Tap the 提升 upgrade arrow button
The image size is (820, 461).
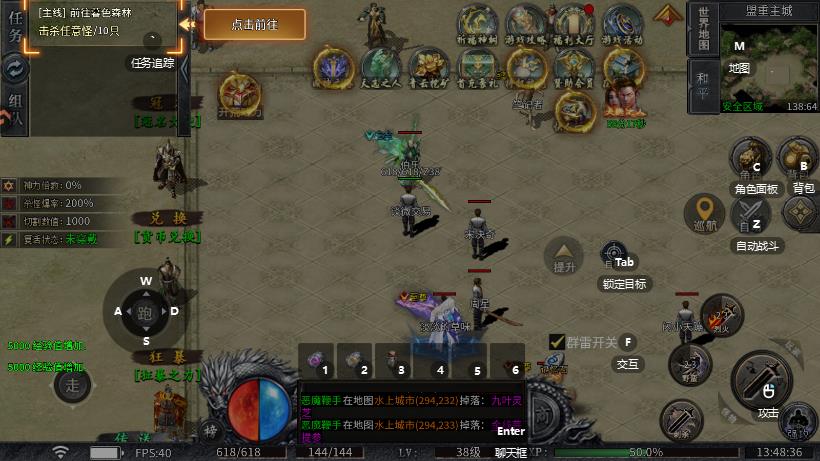point(565,254)
